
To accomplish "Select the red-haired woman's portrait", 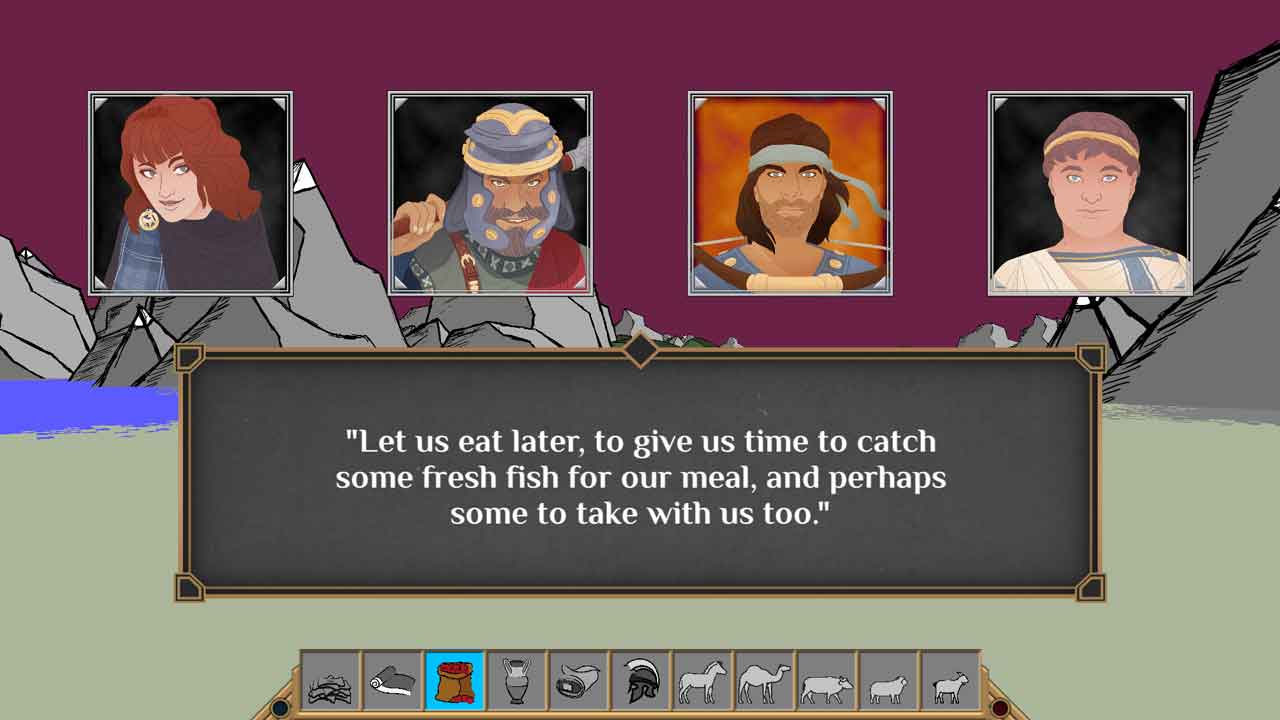I will click(190, 193).
